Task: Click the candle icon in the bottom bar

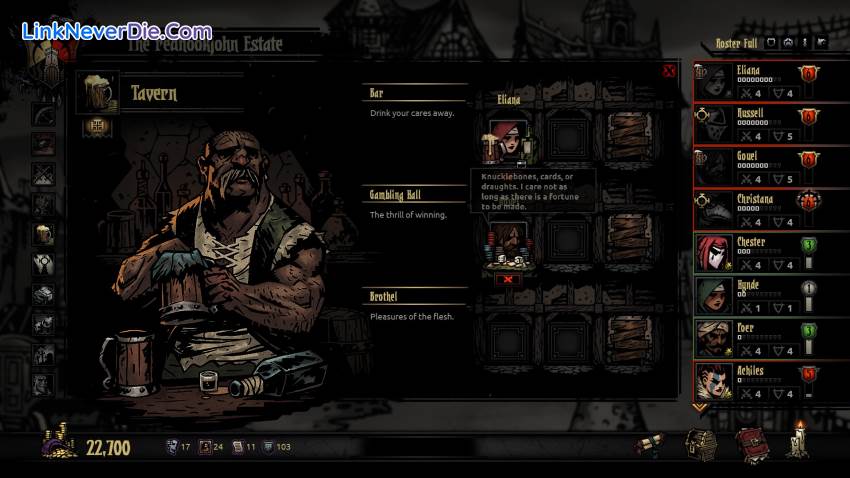Action: tap(797, 442)
